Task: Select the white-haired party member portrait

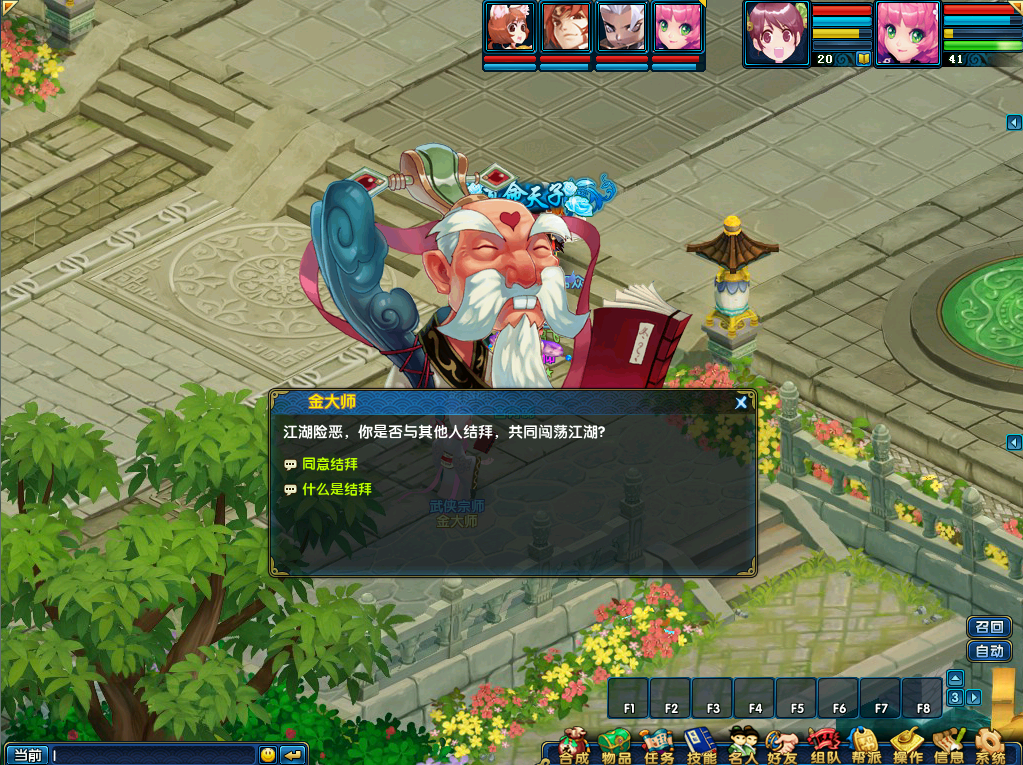Action: pos(621,27)
